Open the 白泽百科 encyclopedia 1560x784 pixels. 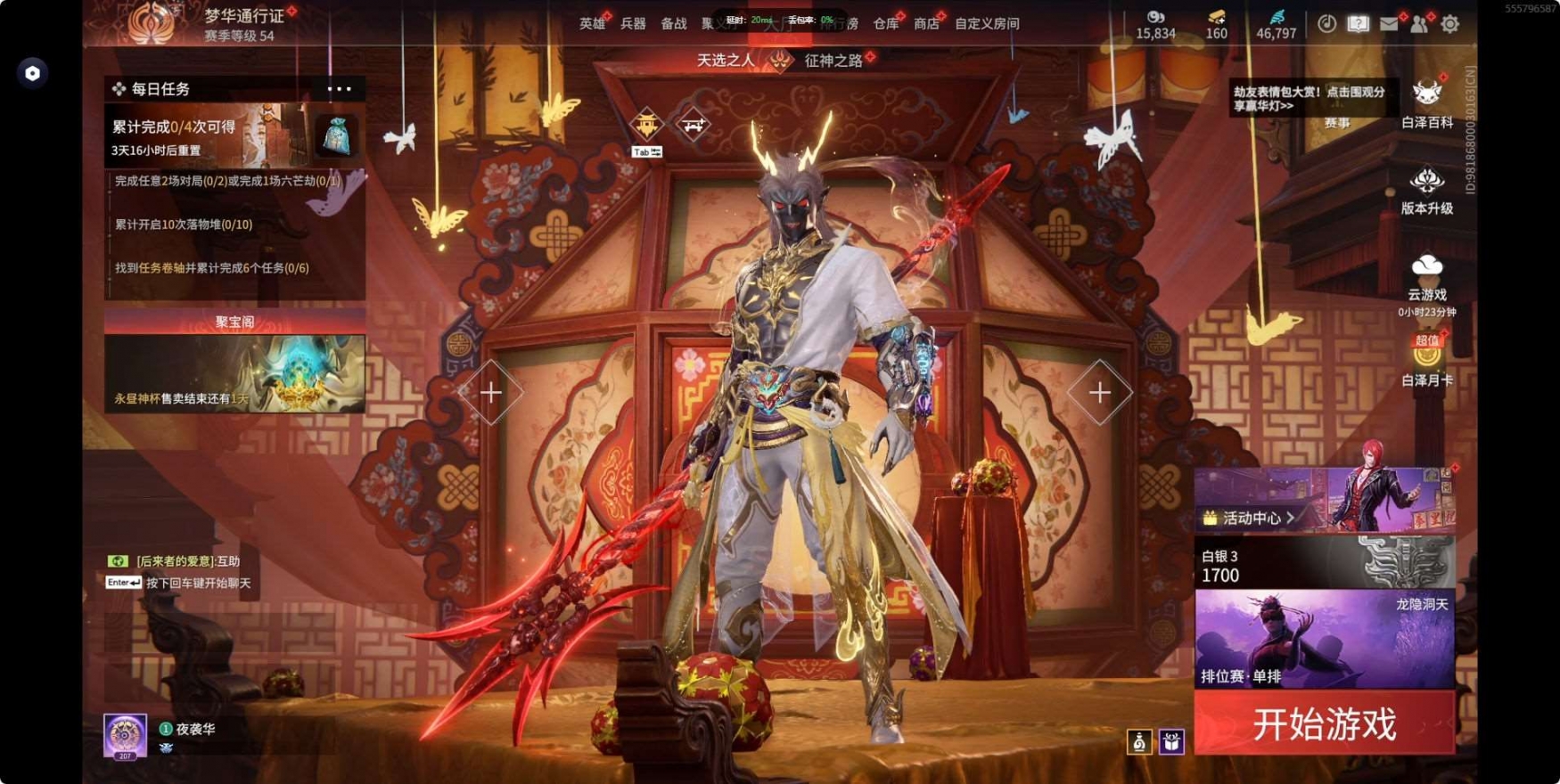click(x=1426, y=103)
